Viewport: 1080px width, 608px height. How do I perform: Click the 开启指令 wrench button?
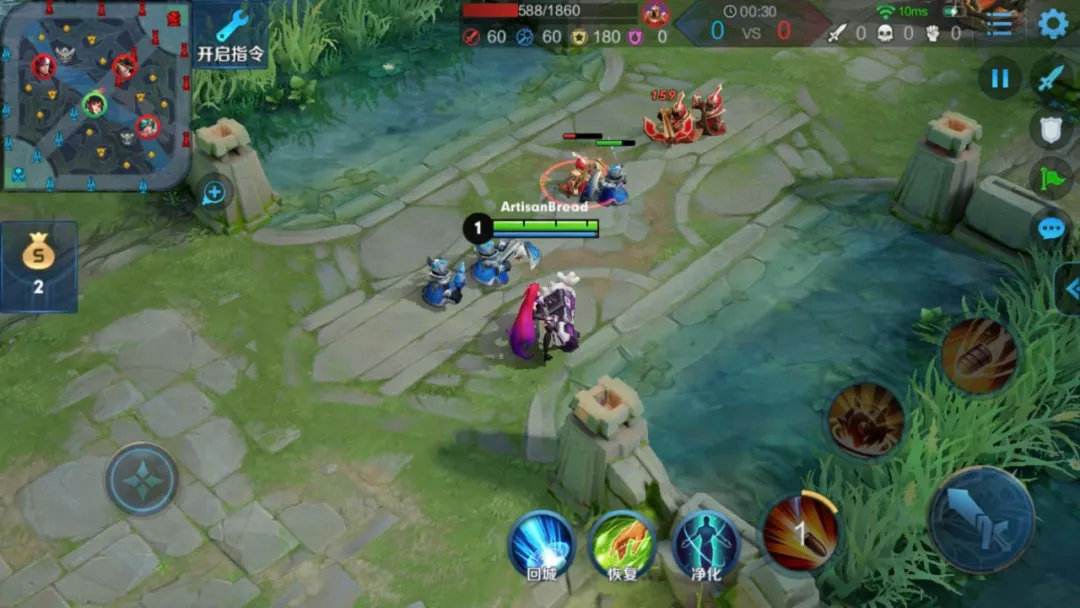point(231,35)
